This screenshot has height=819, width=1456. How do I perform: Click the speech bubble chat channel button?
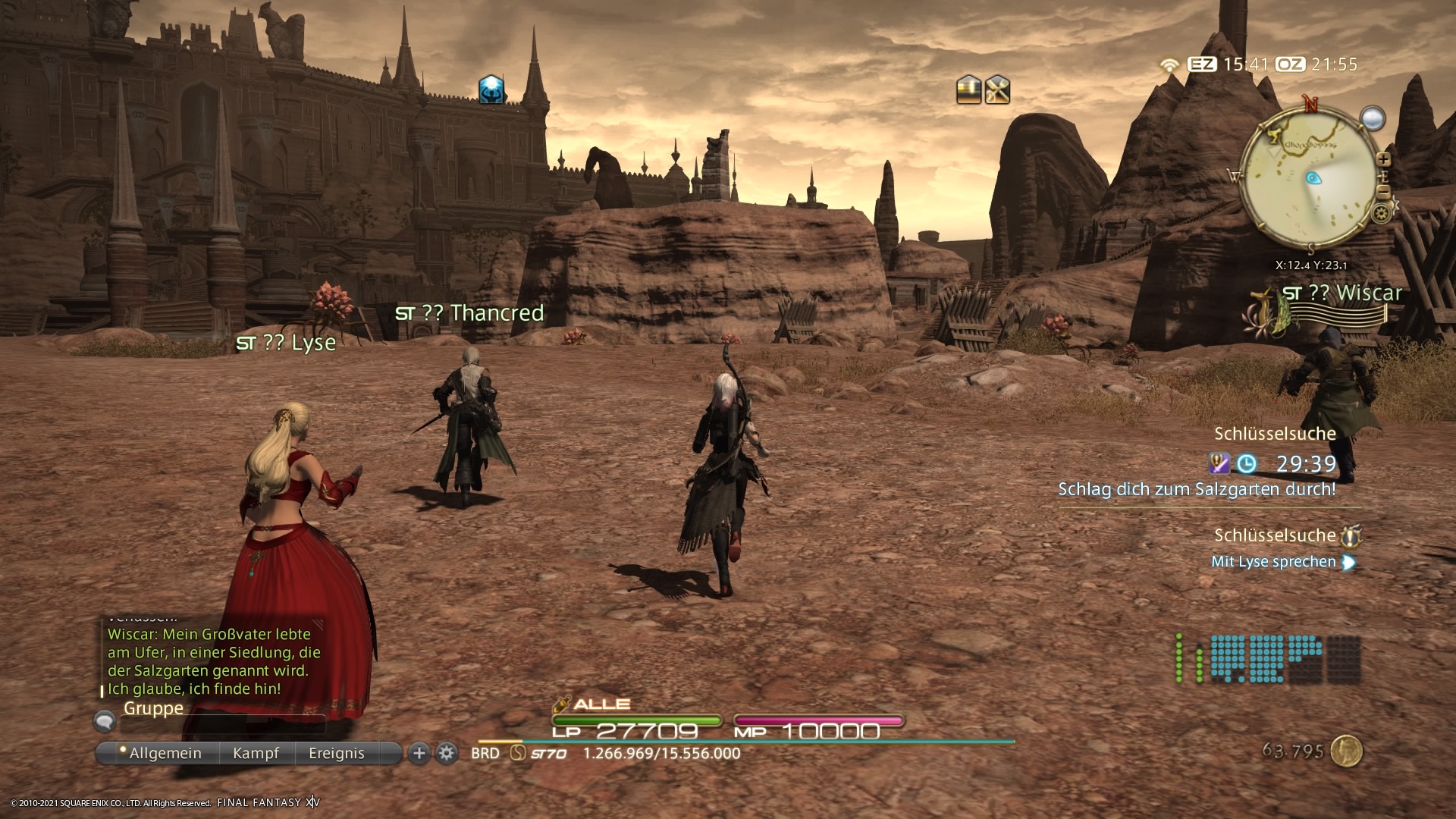click(105, 720)
